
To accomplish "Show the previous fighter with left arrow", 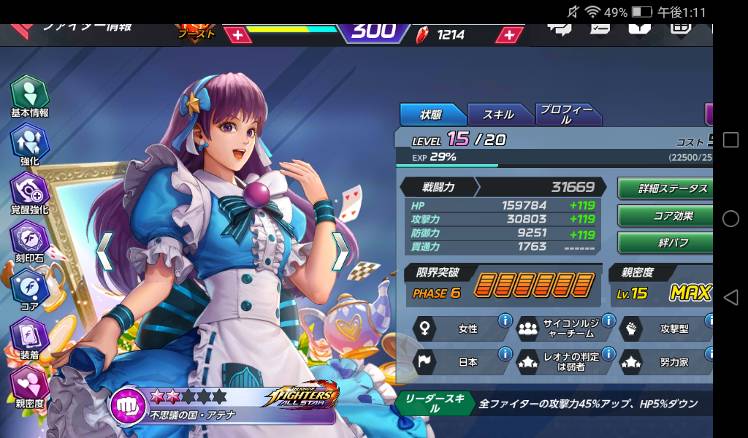I will point(104,251).
